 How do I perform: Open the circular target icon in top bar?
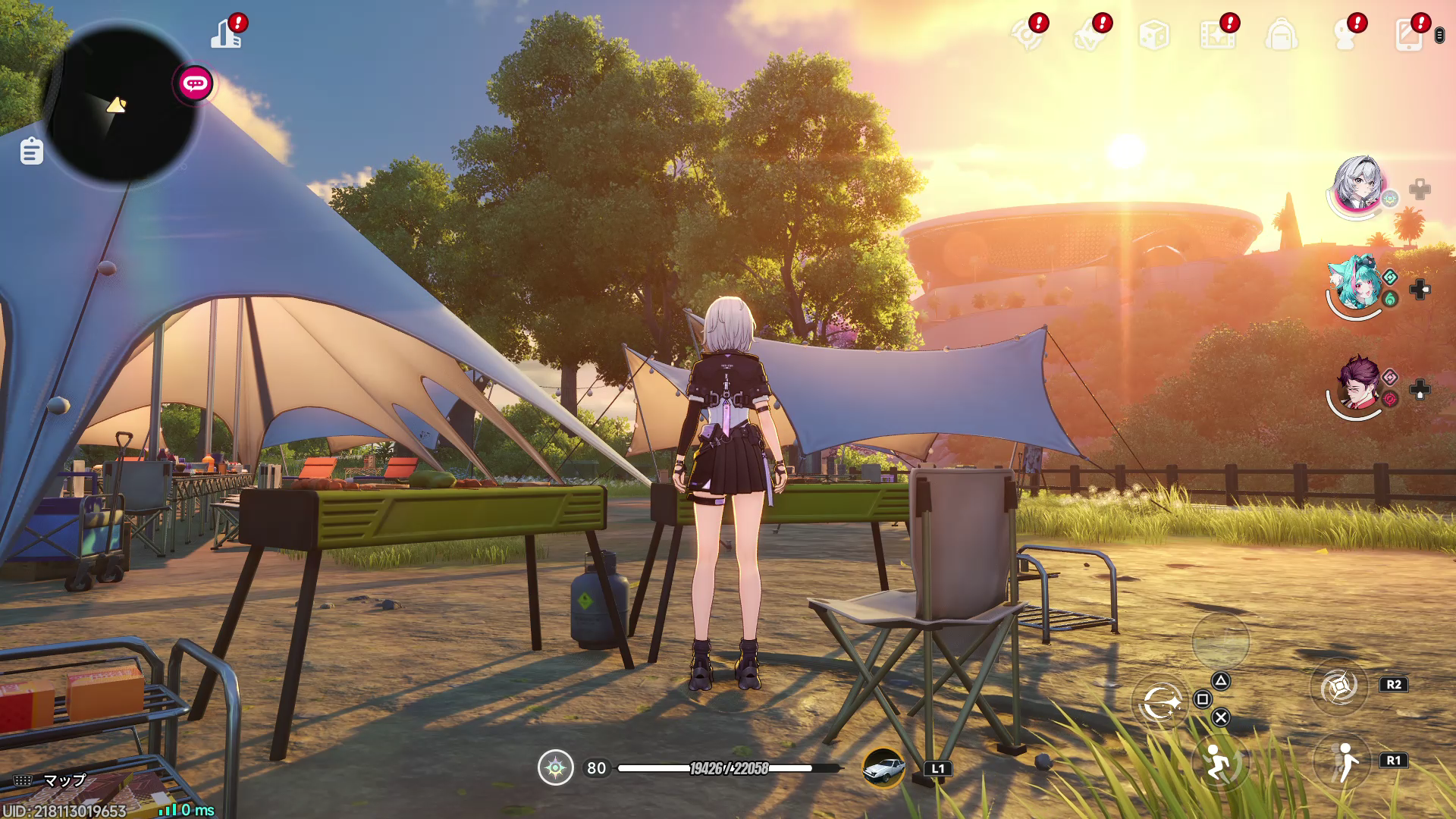(x=1026, y=35)
